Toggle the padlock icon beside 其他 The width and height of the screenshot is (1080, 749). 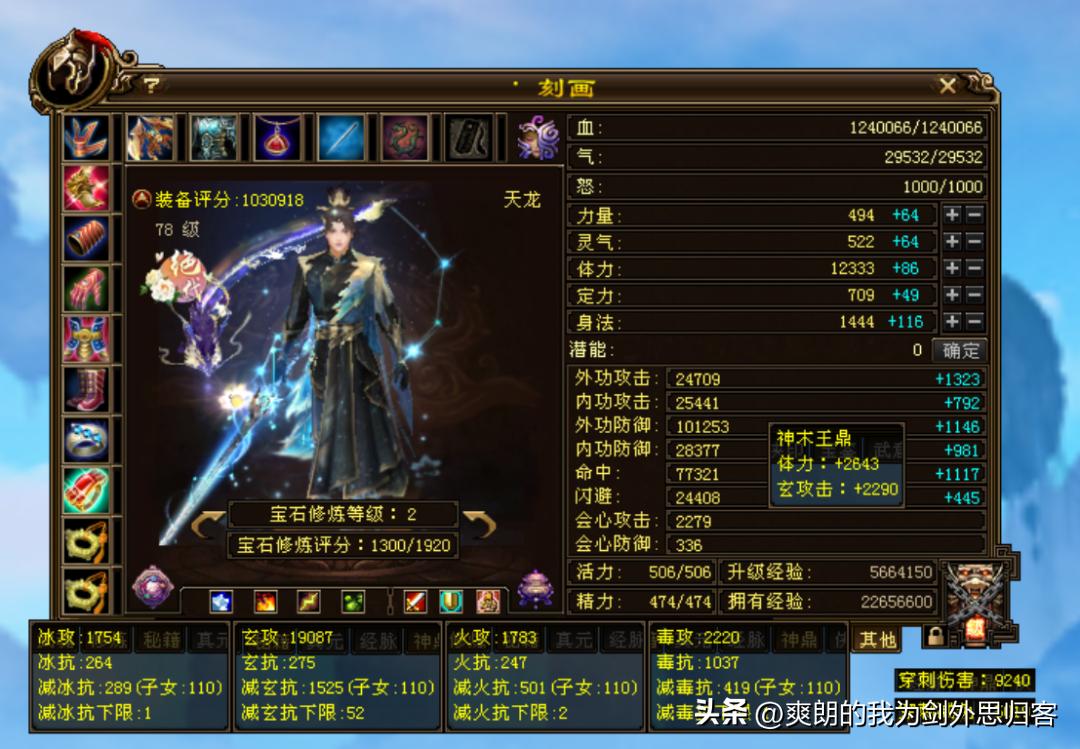point(934,637)
